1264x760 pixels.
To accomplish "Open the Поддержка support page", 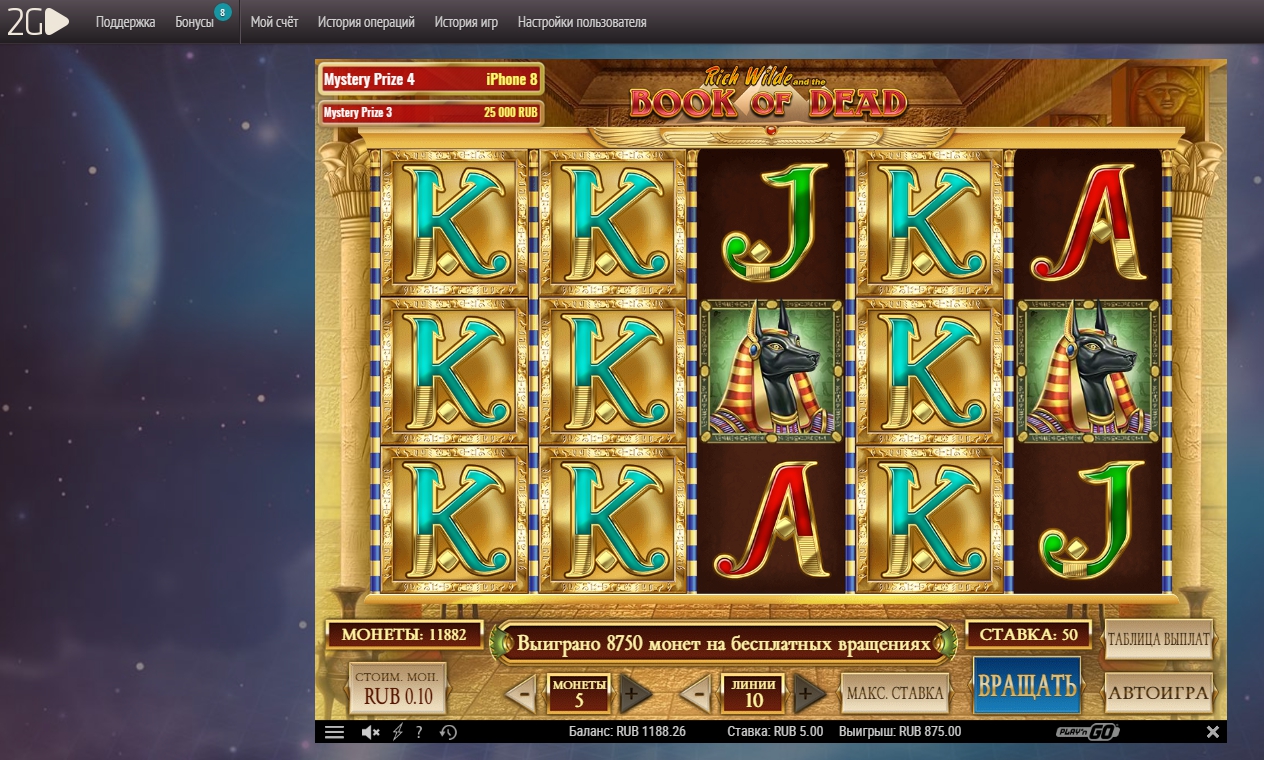I will click(x=125, y=22).
